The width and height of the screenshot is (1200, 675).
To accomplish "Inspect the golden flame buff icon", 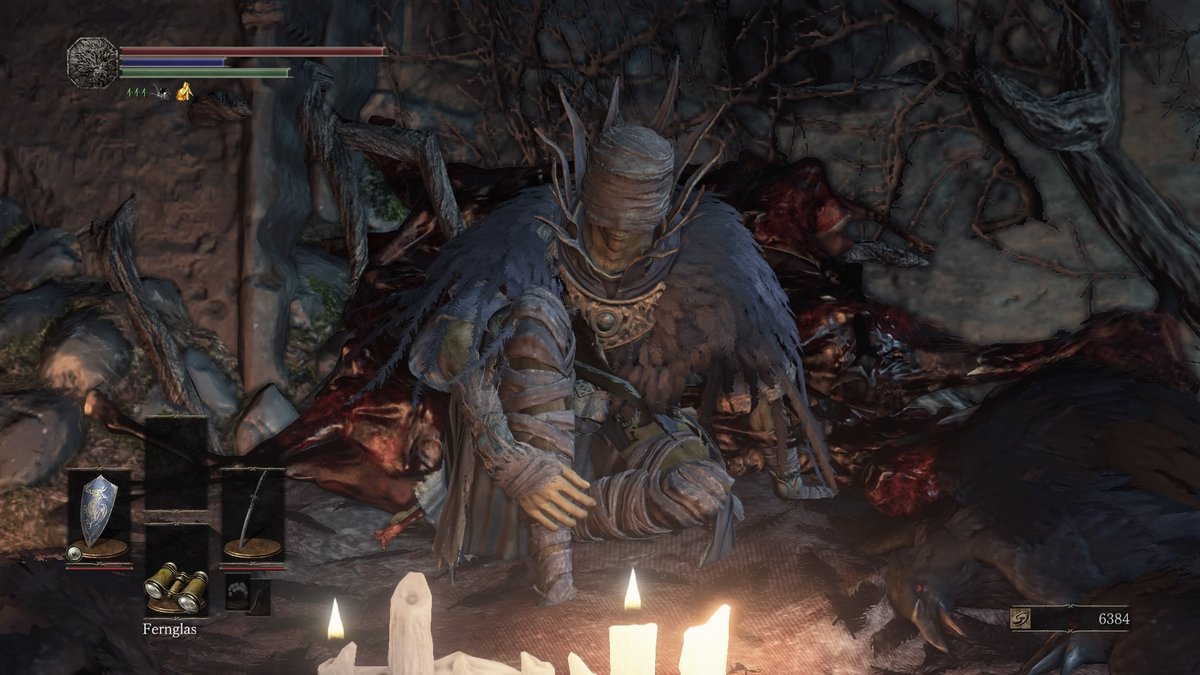I will pyautogui.click(x=184, y=92).
